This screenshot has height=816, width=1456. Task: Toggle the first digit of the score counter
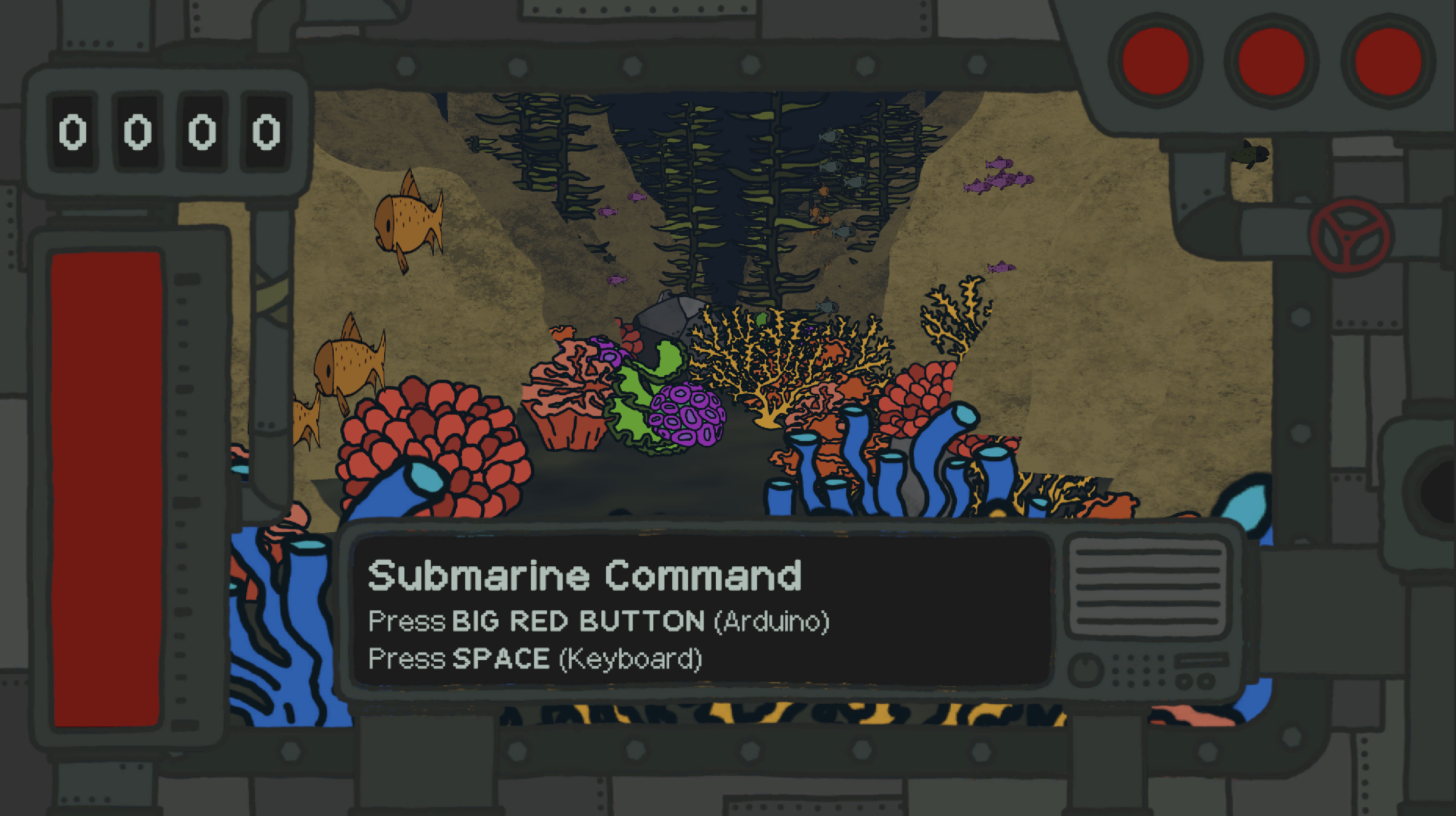pyautogui.click(x=72, y=133)
